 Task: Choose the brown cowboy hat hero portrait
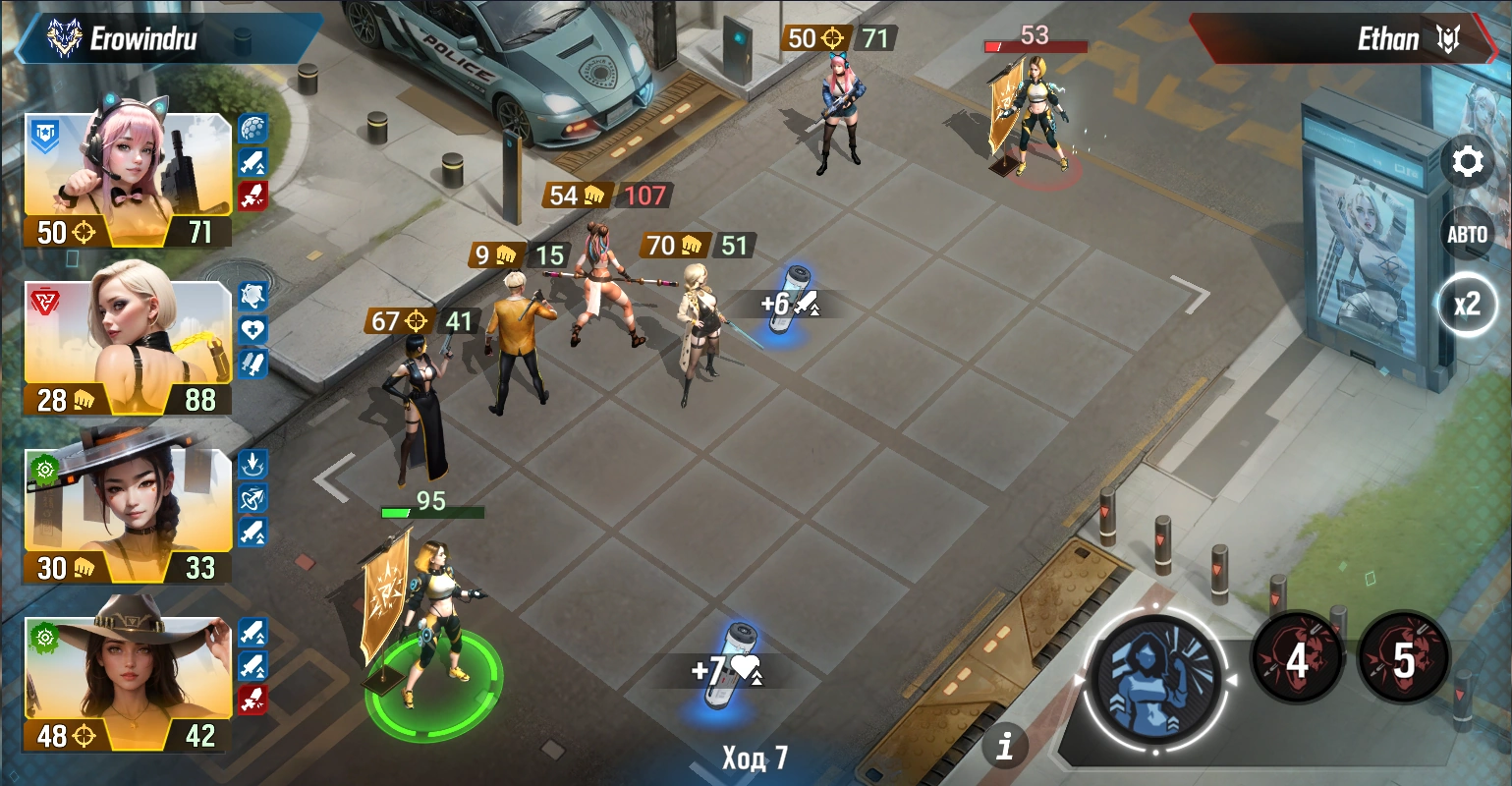coord(128,673)
